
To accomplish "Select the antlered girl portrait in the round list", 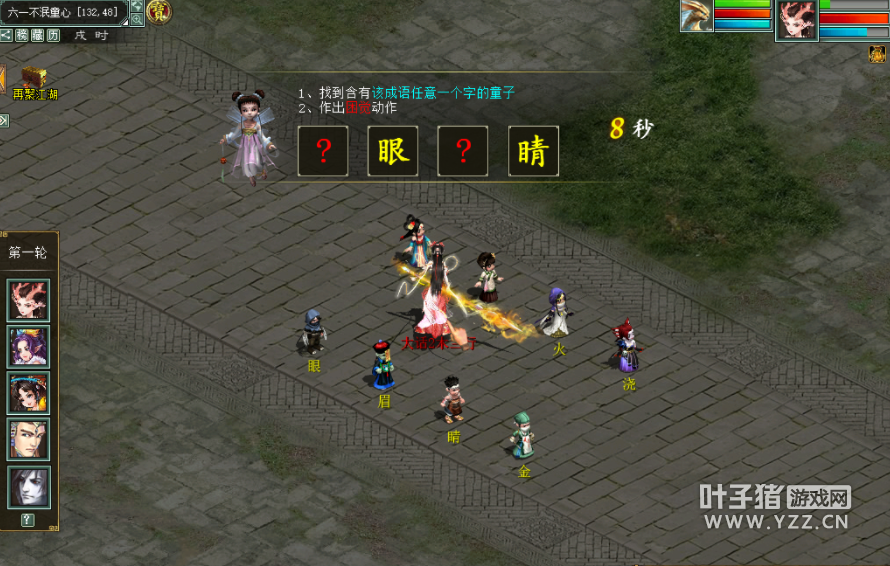I will [29, 300].
